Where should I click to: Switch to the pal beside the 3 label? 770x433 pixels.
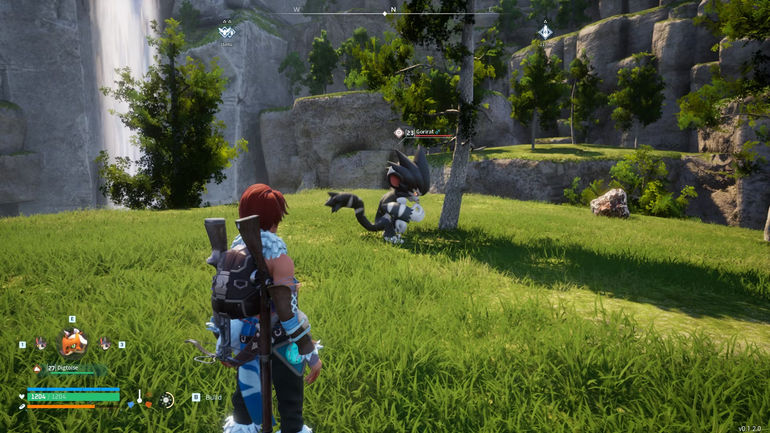[104, 343]
